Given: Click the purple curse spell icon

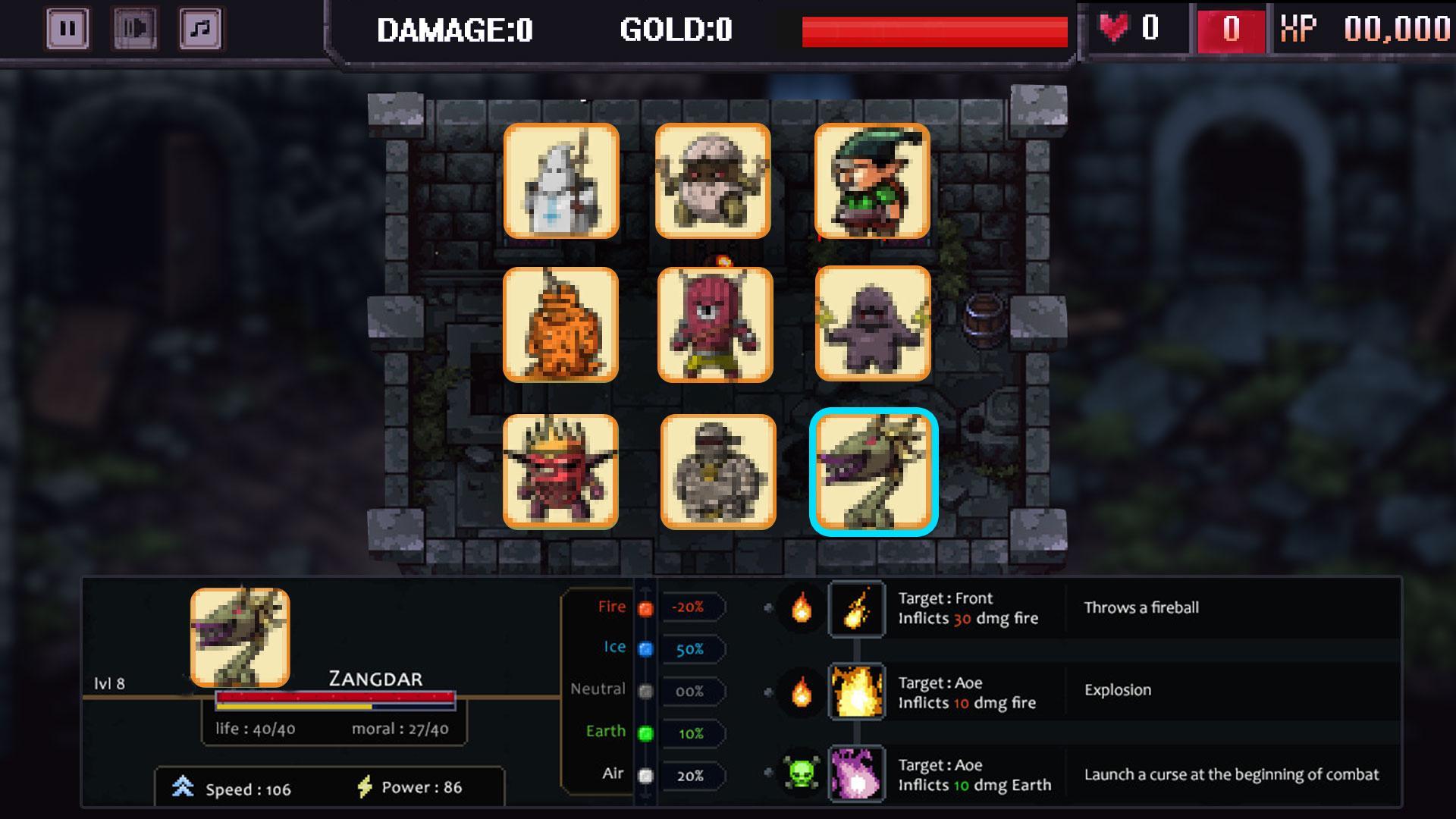Looking at the screenshot, I should [x=858, y=775].
